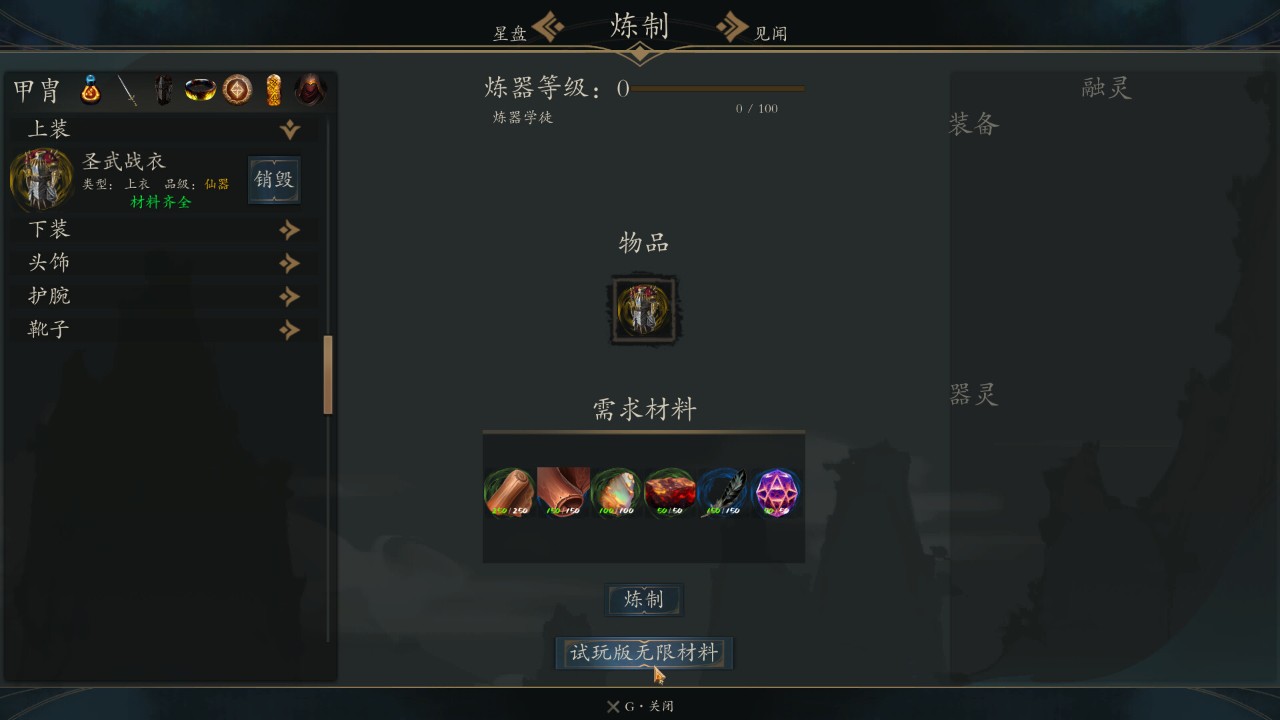Select the sword weapon category icon

tap(126, 89)
